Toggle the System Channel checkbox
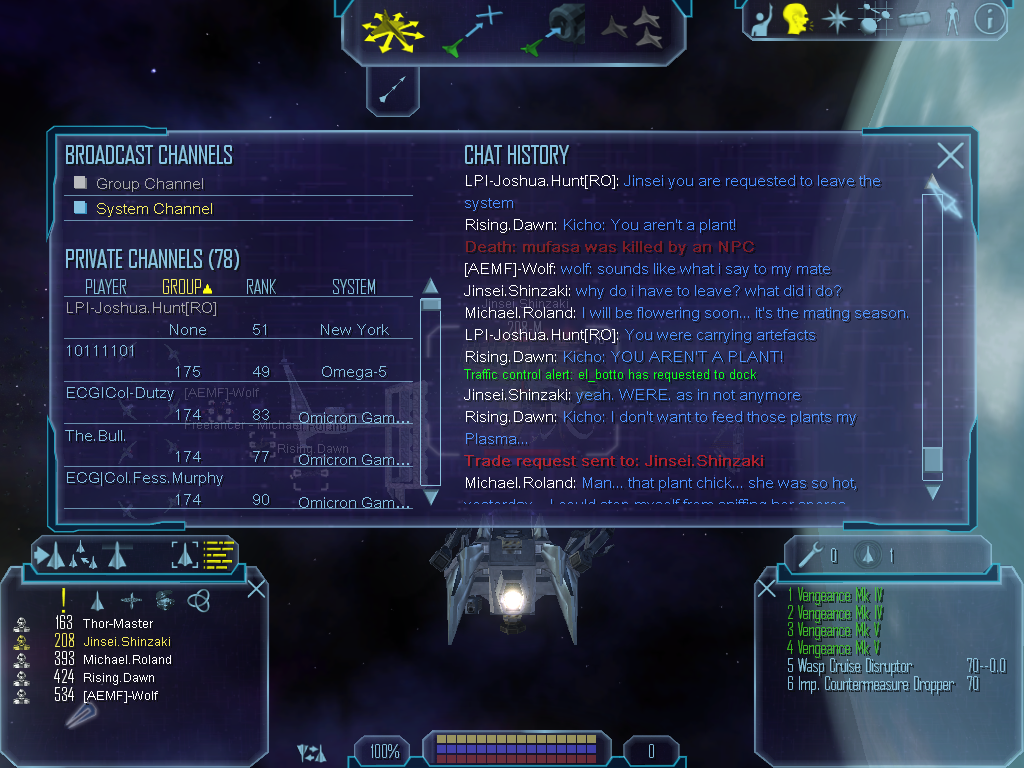Screen dimensions: 1024x768 (81, 208)
